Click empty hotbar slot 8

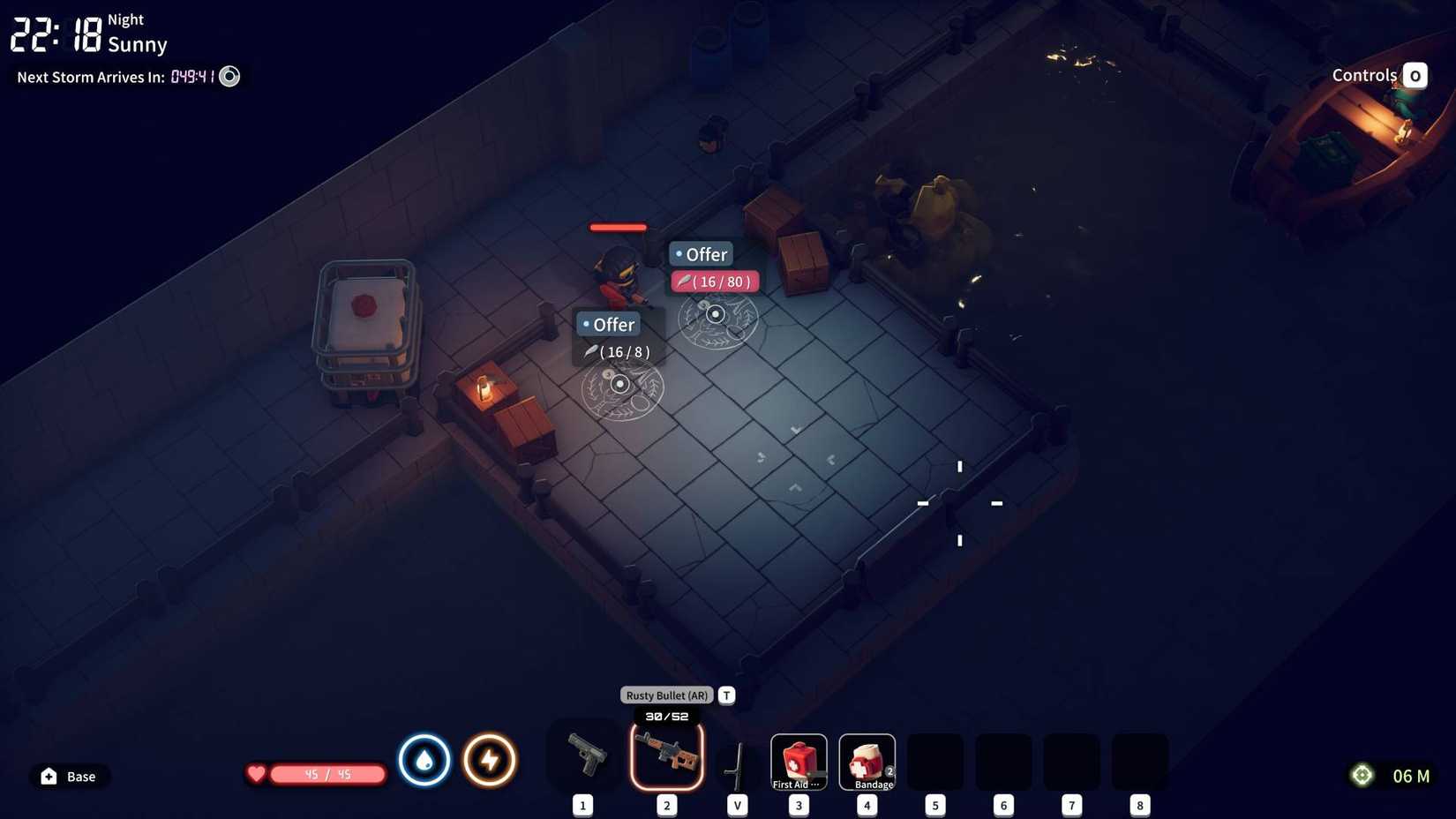point(1140,759)
